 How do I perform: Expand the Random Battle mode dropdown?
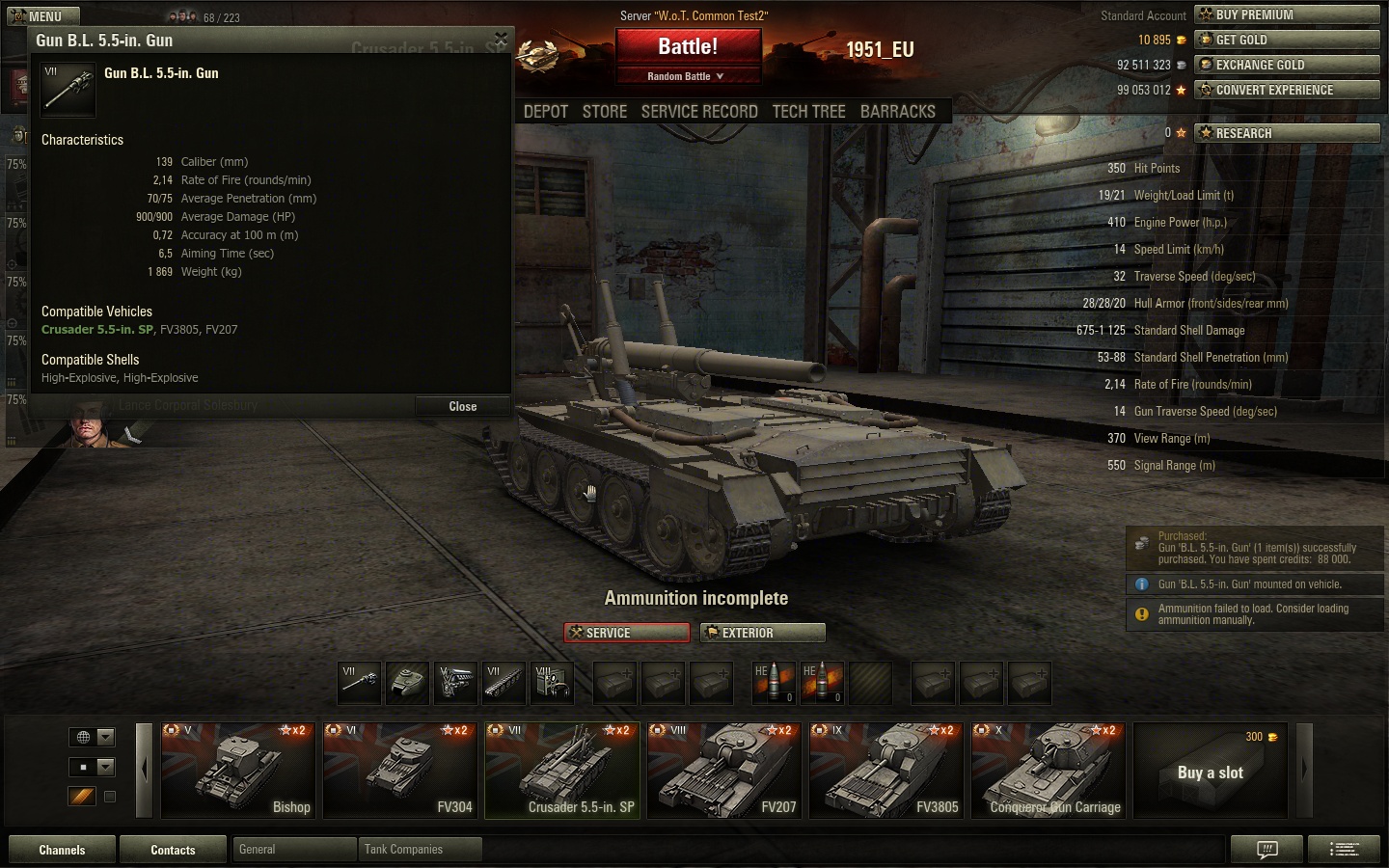coord(687,76)
